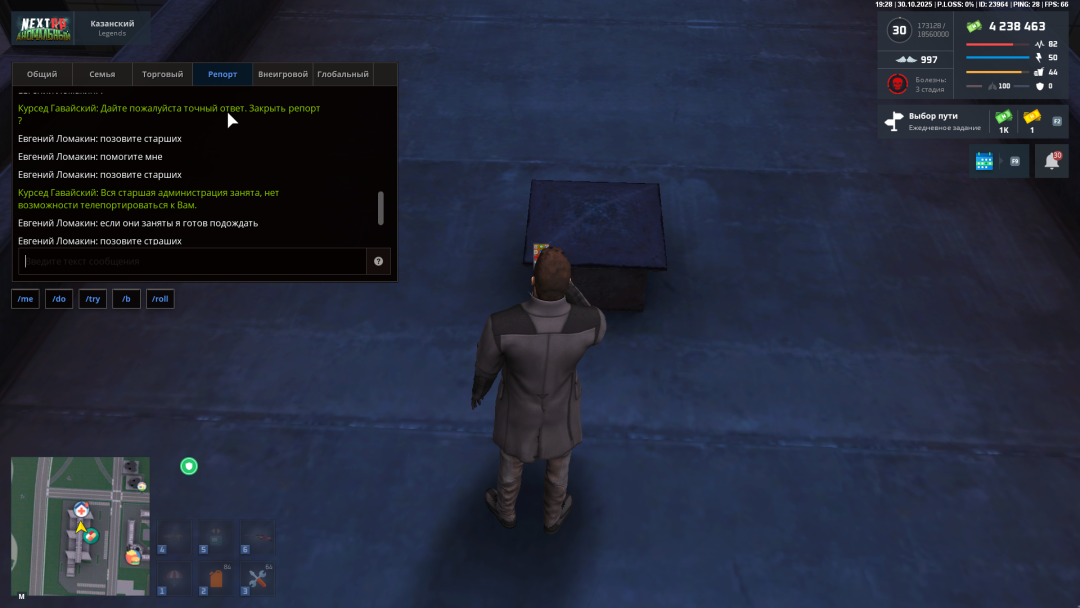Click the minimap
1080x608 pixels.
[x=80, y=527]
